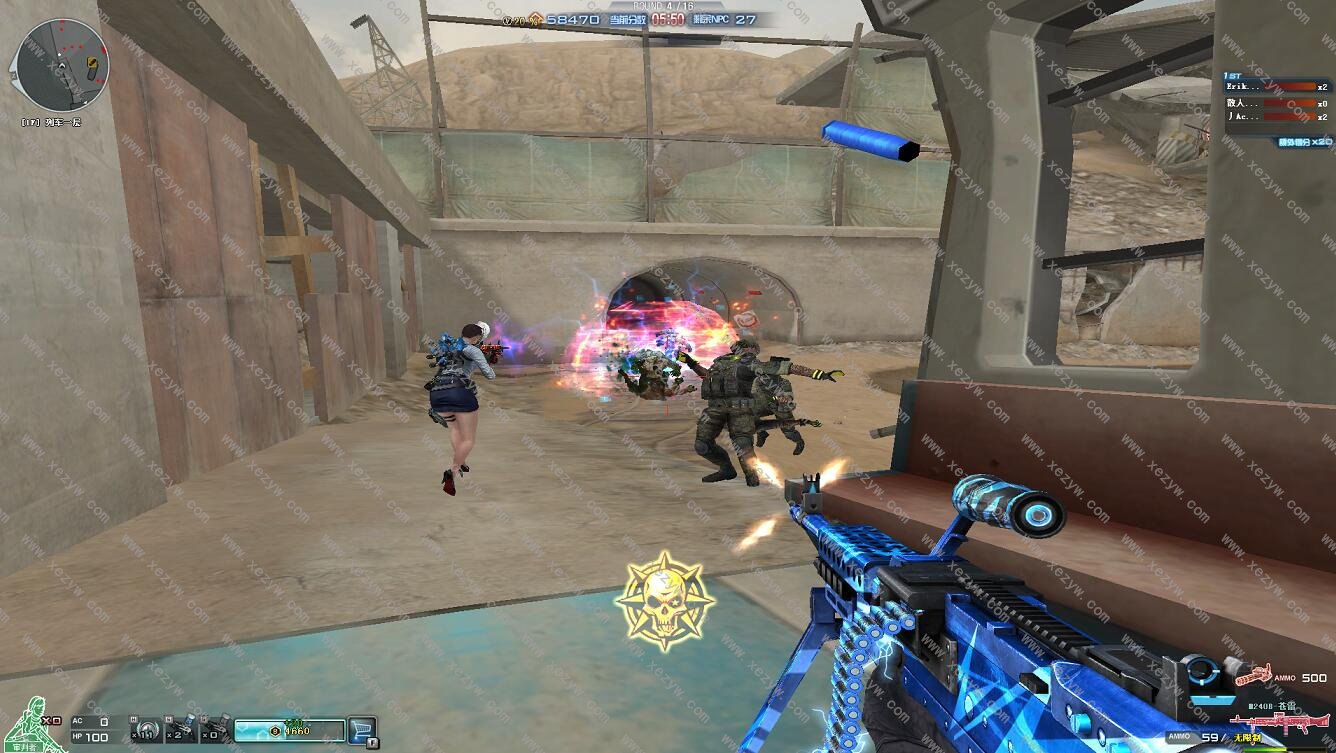Switch to the AMMO 500 minigun icon
The width and height of the screenshot is (1336, 753).
pos(1256,676)
